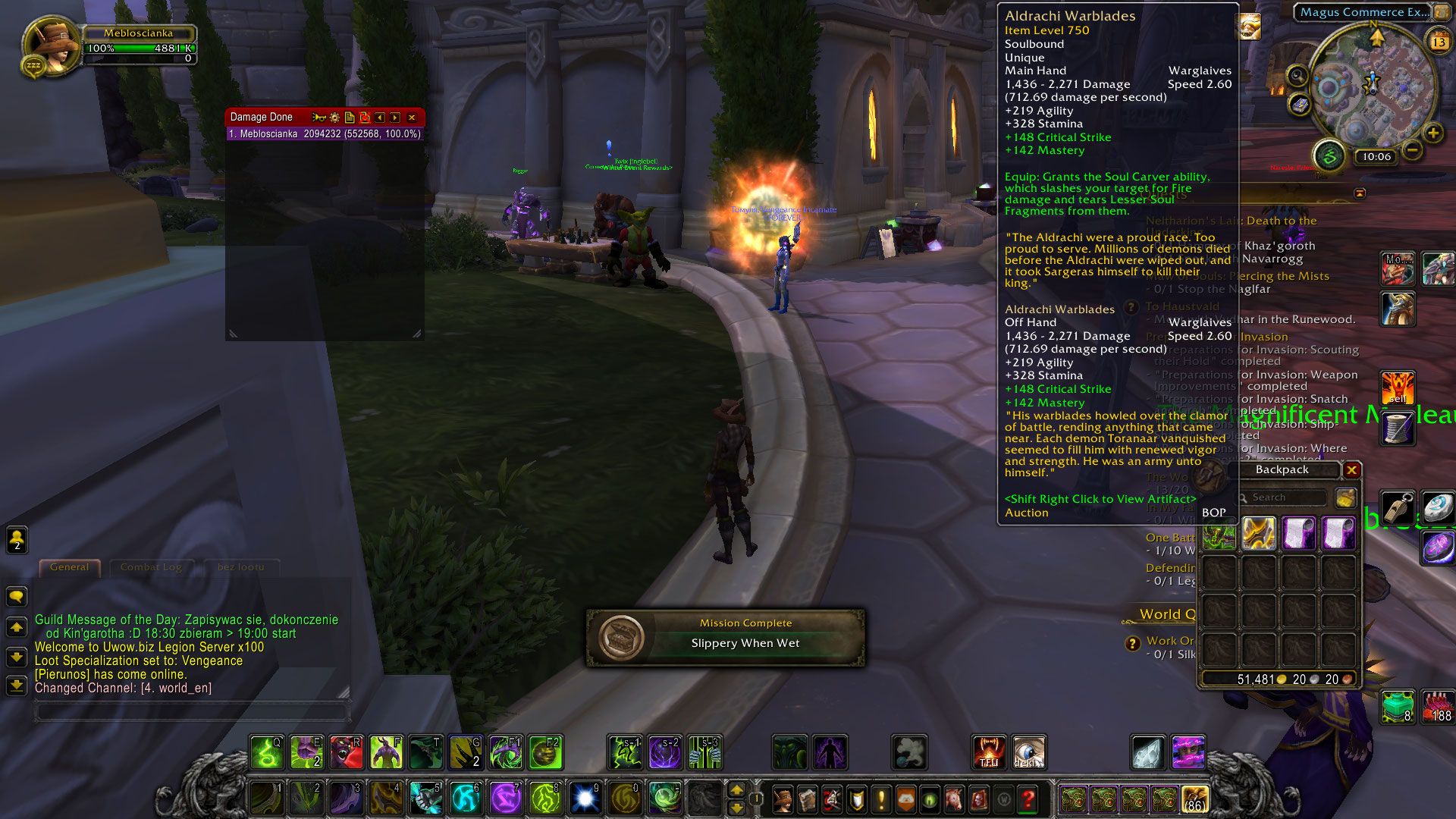Click the Mission Complete Slippery When Wet alert
The height and width of the screenshot is (819, 1456).
726,637
